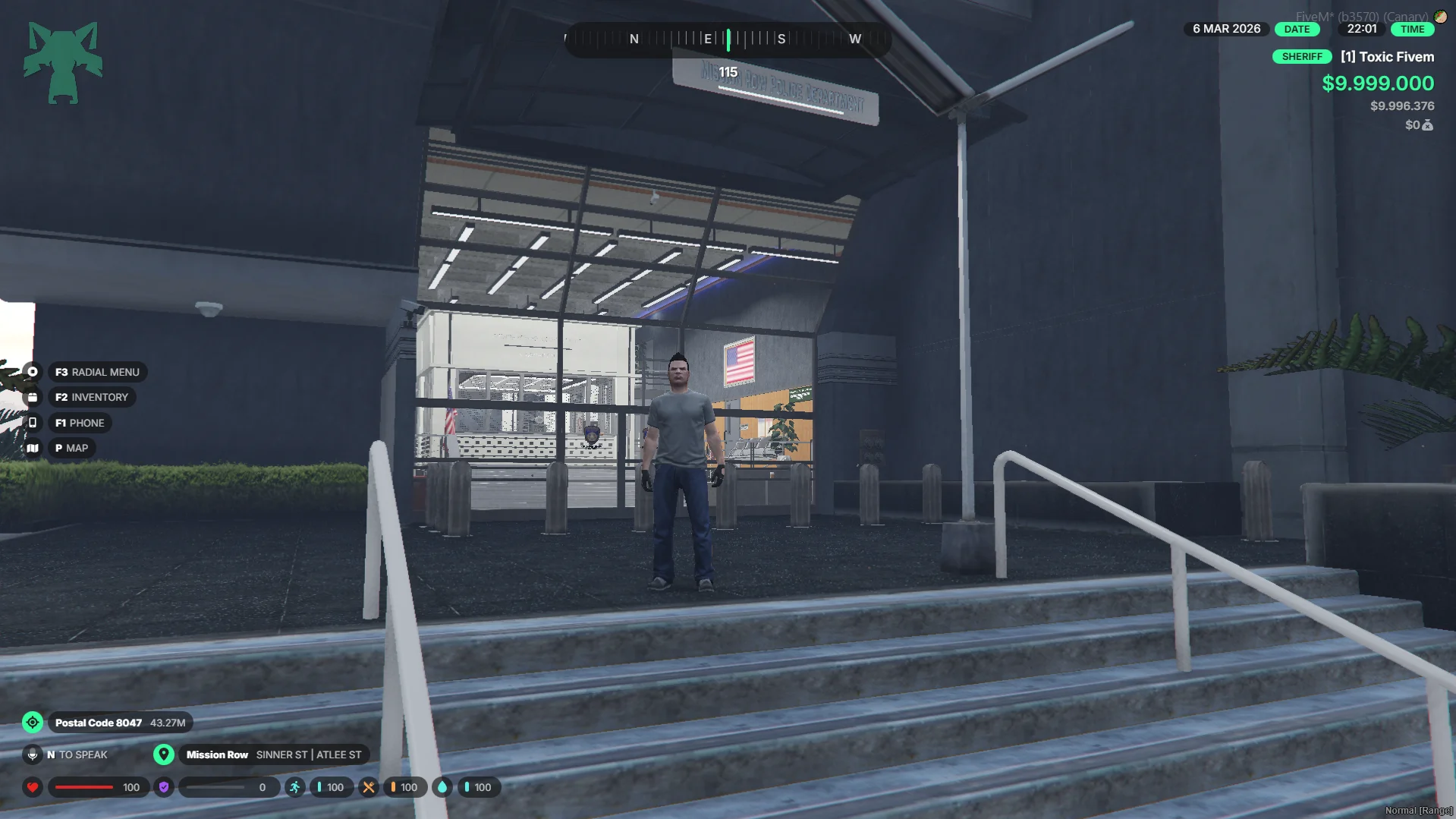Click the N TO SPEAK label
The width and height of the screenshot is (1456, 819).
point(77,754)
